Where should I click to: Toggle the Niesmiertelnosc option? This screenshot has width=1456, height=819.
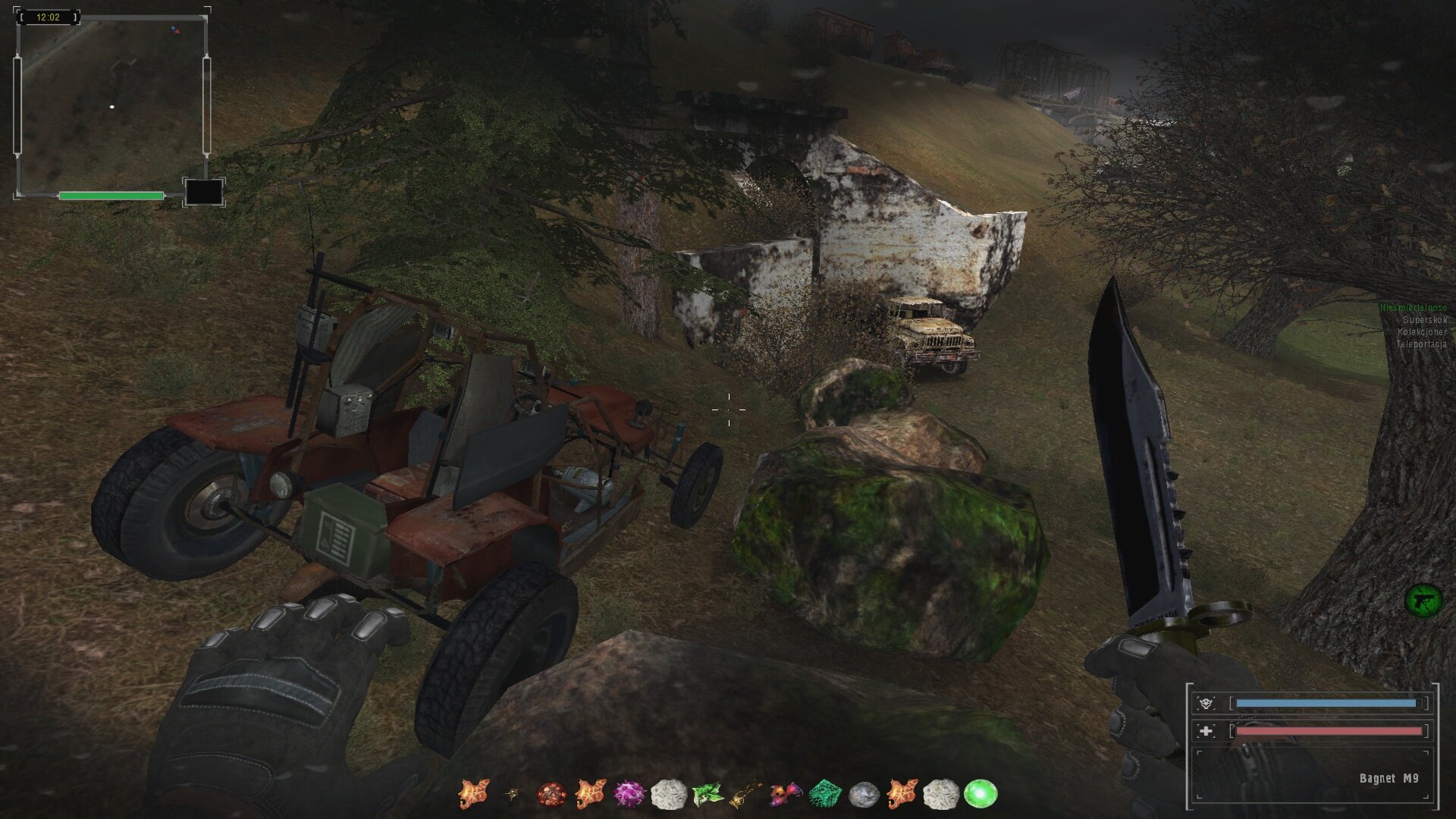click(1414, 308)
